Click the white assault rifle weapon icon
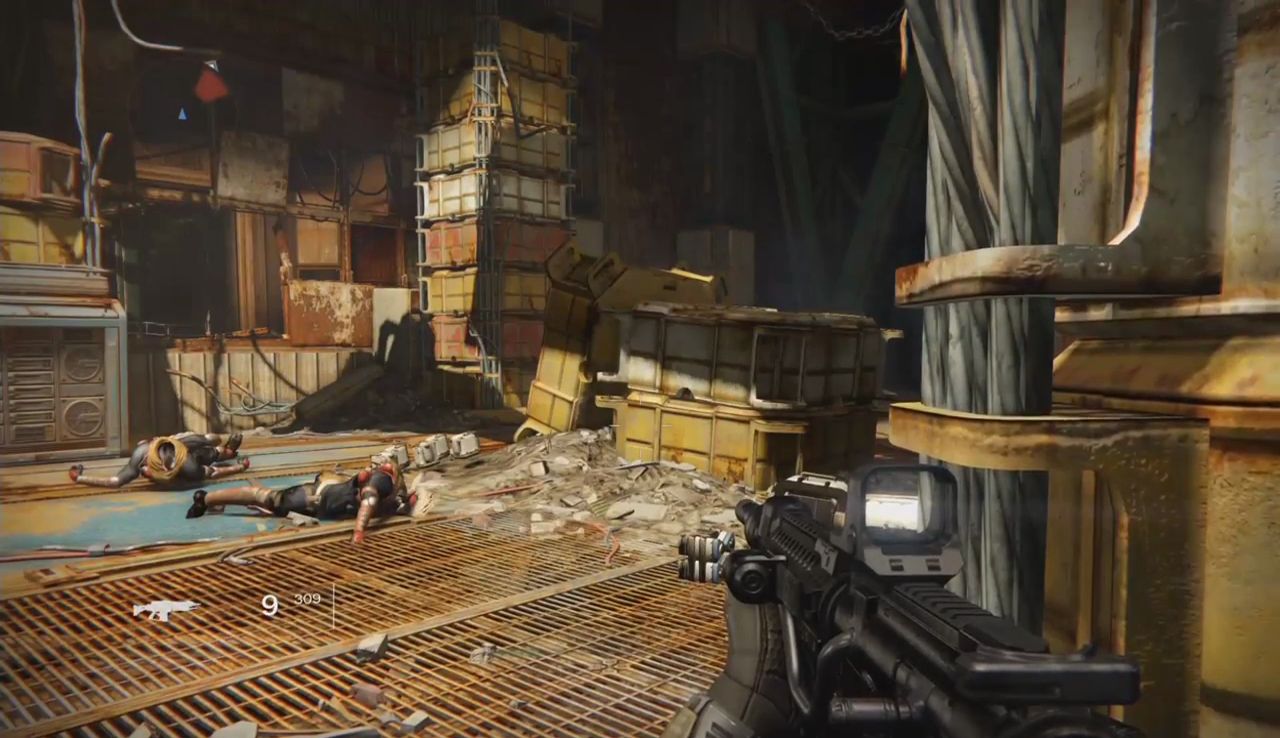This screenshot has height=738, width=1280. click(x=164, y=608)
